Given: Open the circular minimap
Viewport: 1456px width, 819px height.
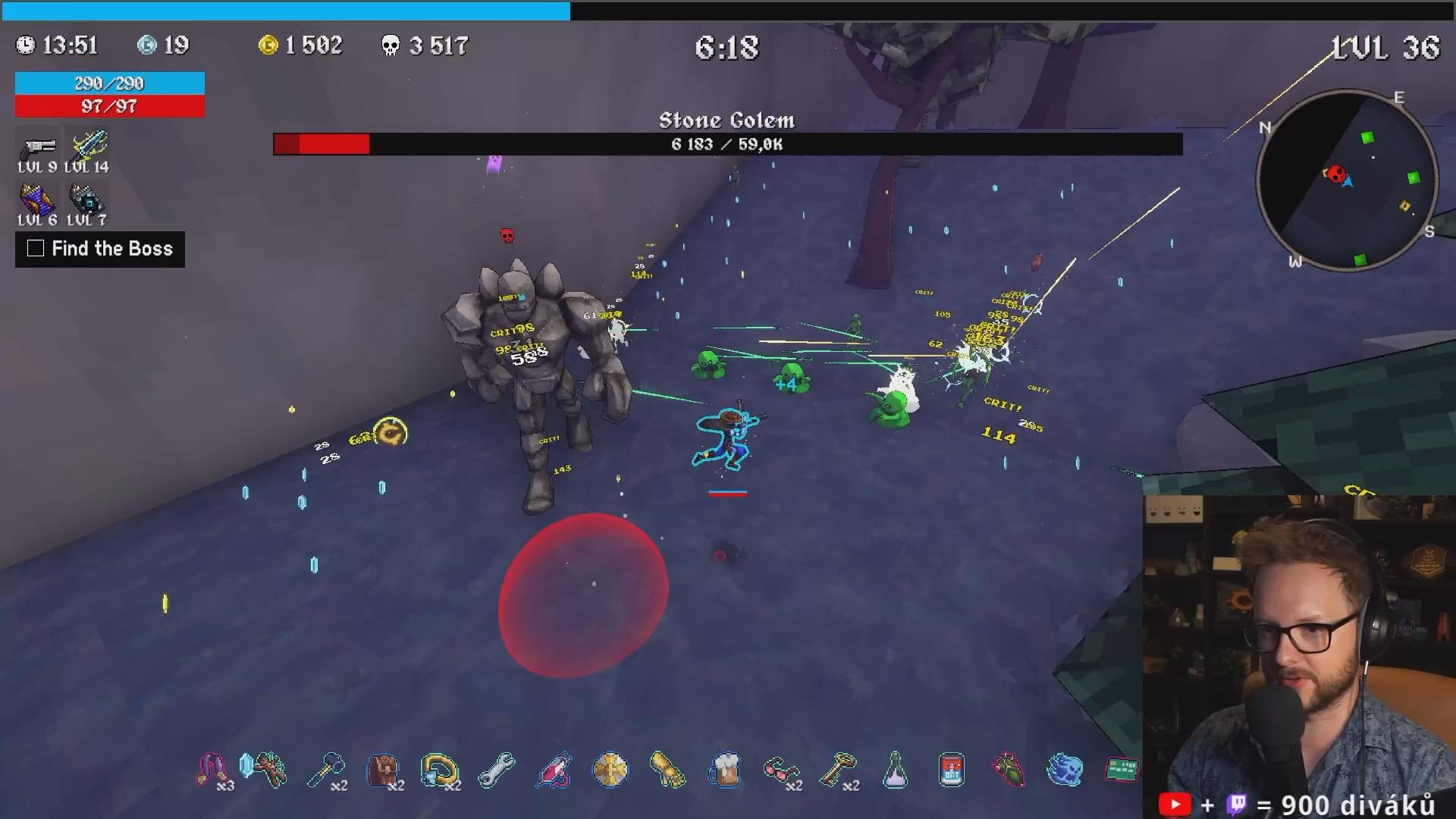Looking at the screenshot, I should tap(1347, 180).
